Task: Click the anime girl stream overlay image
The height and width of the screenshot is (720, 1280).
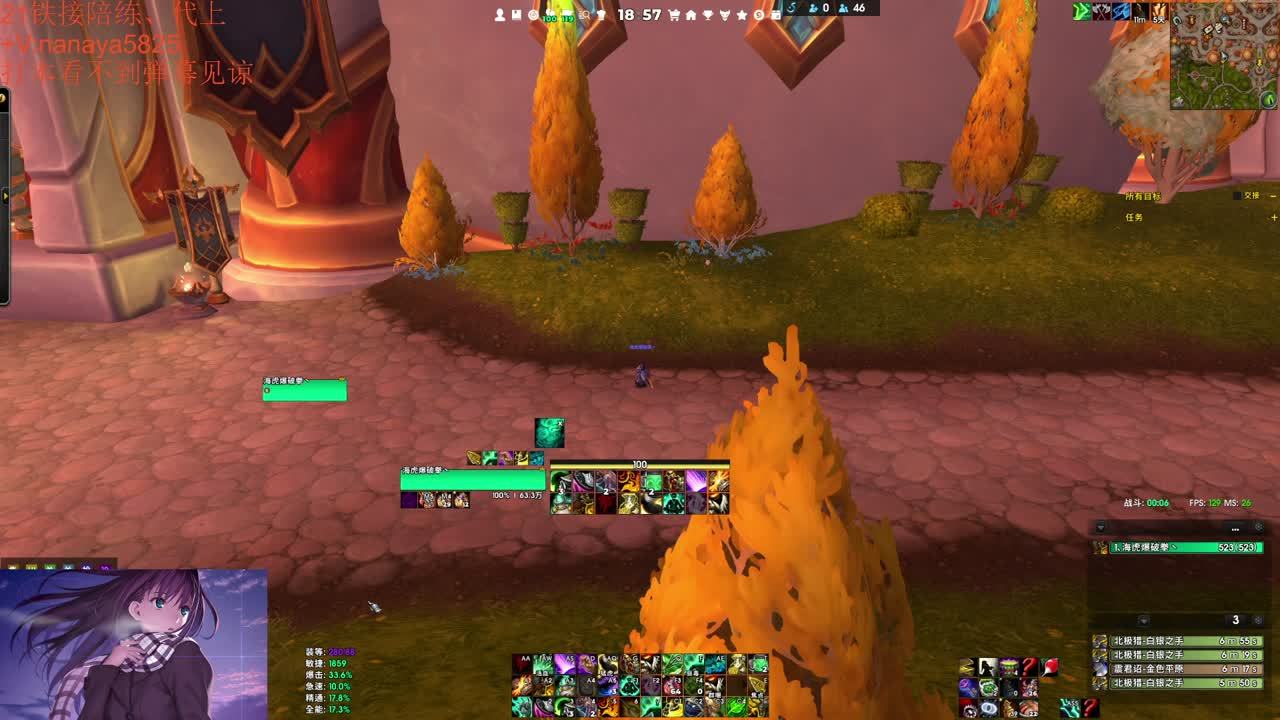Action: 133,645
